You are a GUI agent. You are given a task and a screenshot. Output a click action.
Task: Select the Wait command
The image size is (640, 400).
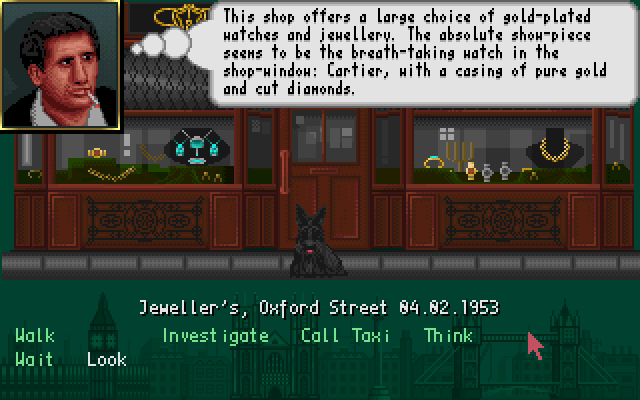(34, 360)
